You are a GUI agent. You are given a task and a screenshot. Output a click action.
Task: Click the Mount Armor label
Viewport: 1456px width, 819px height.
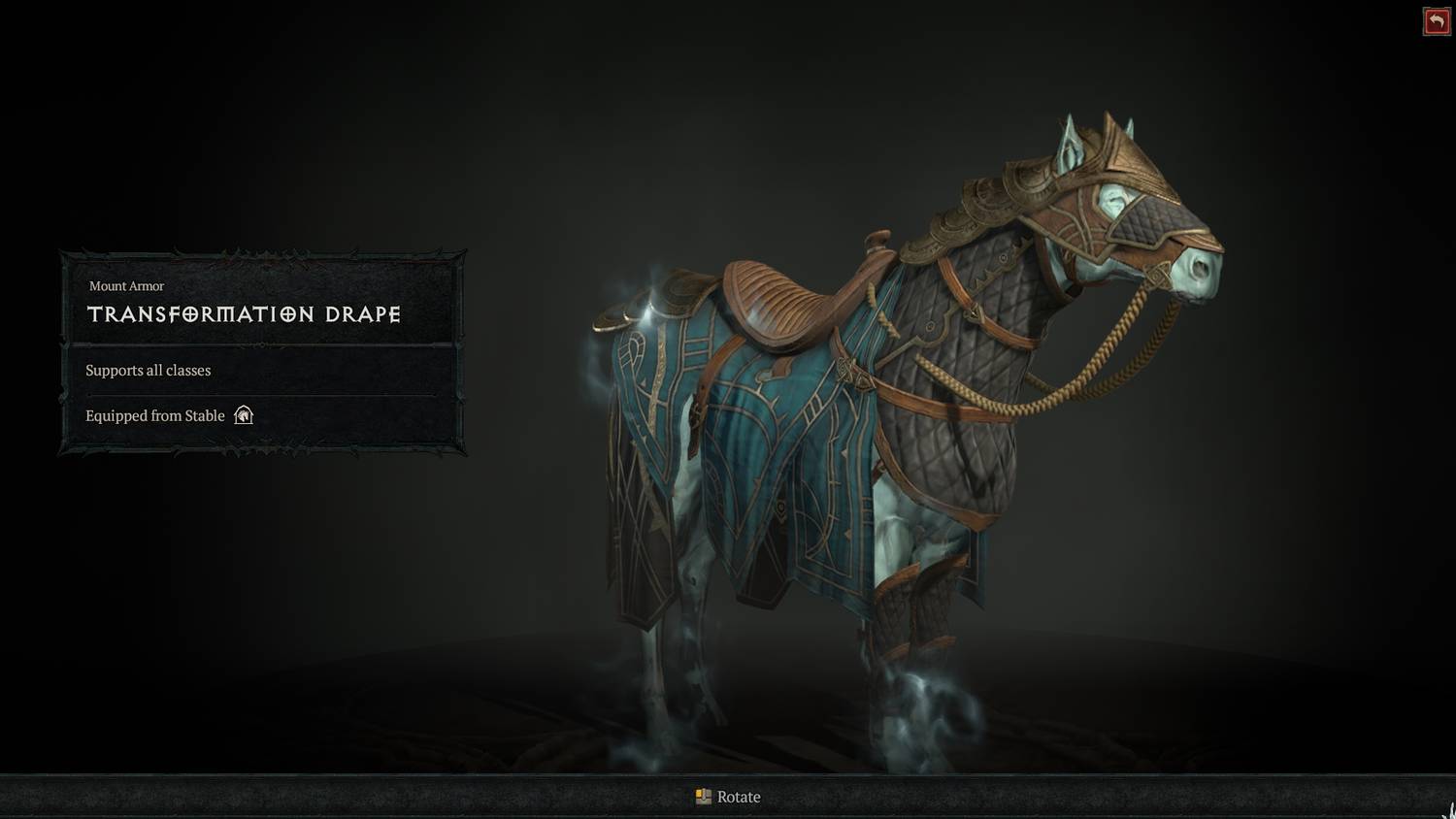pos(127,286)
